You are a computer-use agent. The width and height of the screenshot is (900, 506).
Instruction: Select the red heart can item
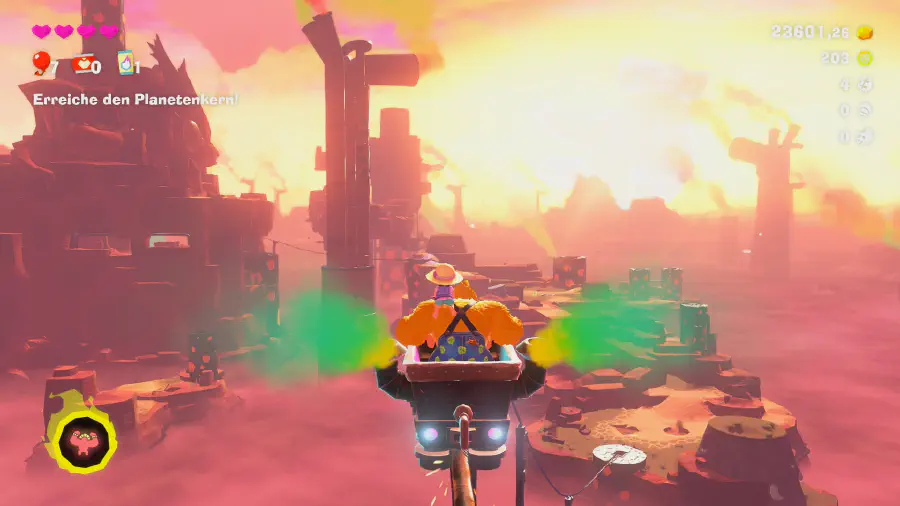(83, 64)
